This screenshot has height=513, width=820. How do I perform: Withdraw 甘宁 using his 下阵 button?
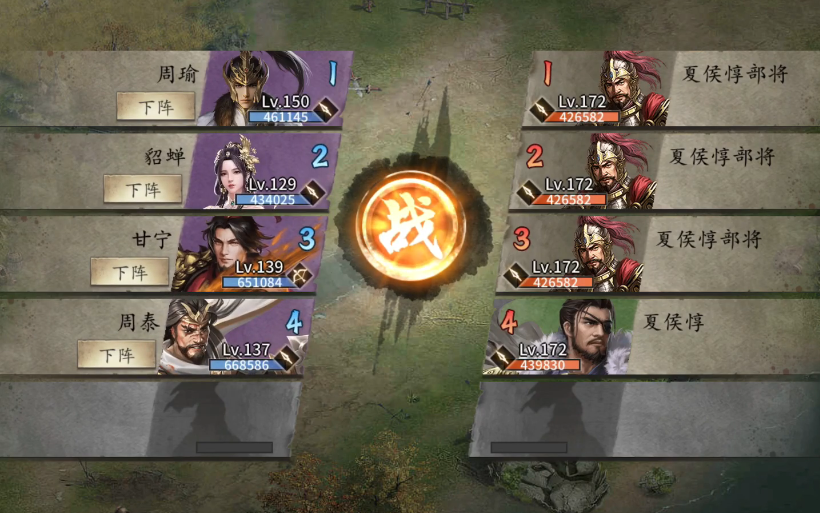129,271
